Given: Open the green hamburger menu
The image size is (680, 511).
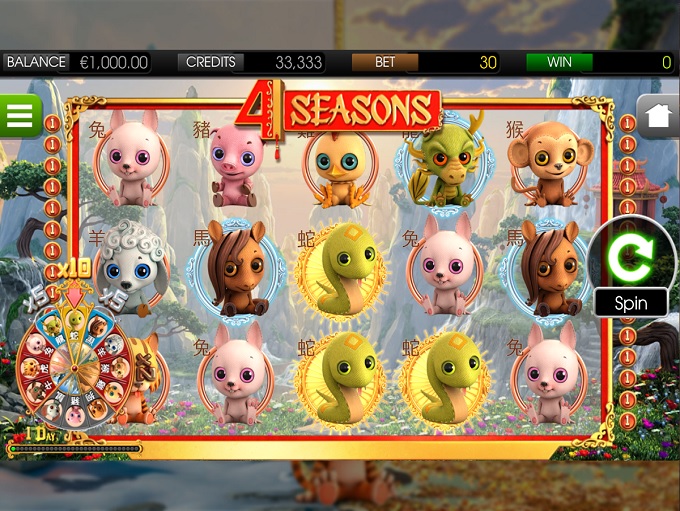Looking at the screenshot, I should coord(20,116).
